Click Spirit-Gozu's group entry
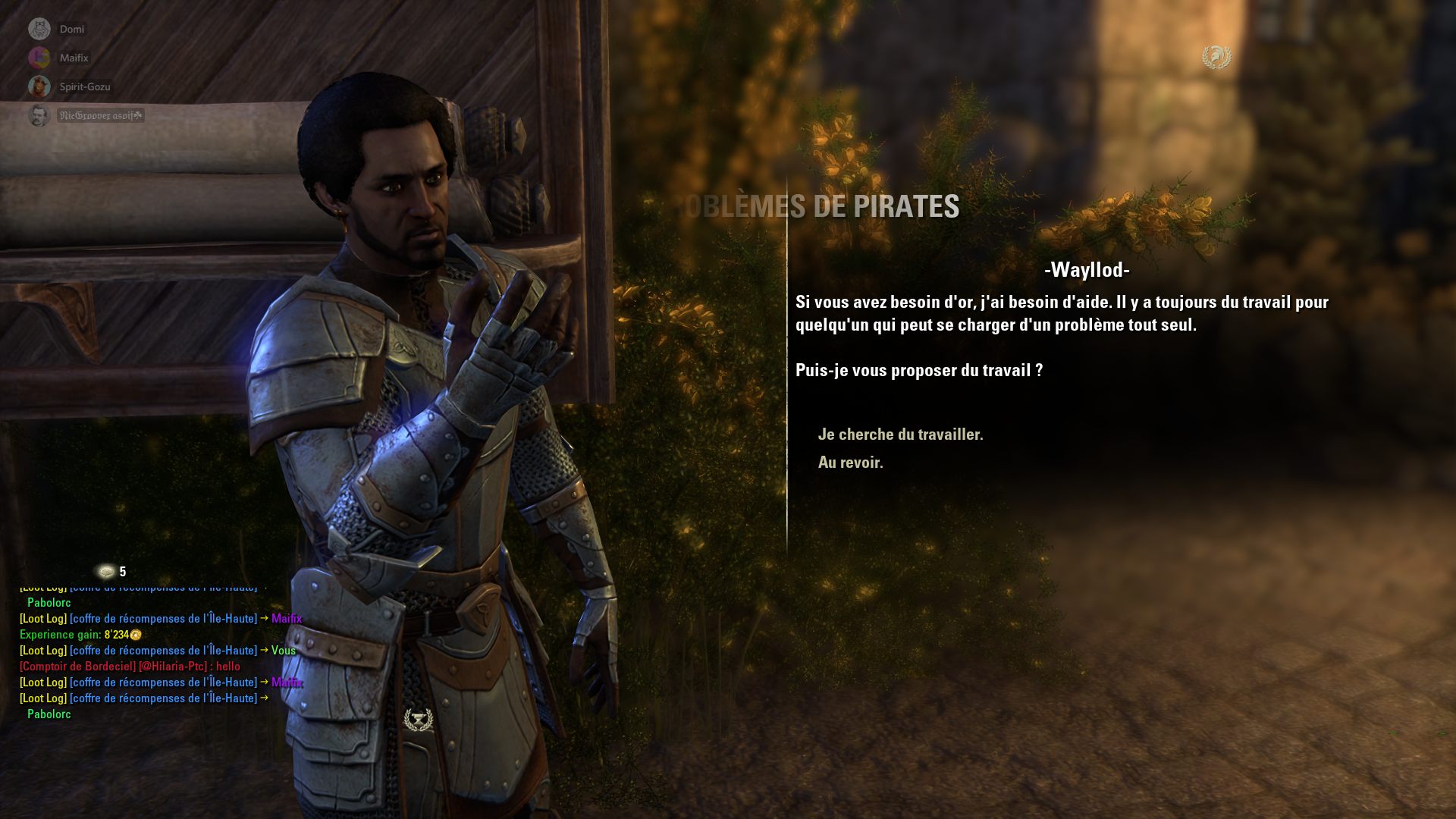1456x819 pixels. coord(84,87)
